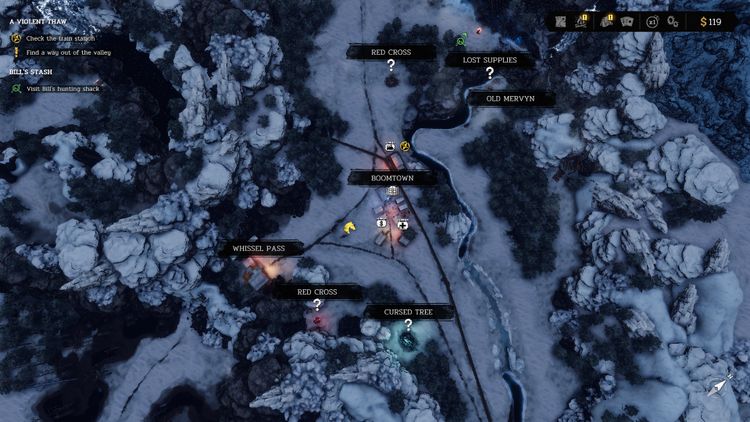750x422 pixels.
Task: Toggle the x1 game speed button
Action: (653, 21)
